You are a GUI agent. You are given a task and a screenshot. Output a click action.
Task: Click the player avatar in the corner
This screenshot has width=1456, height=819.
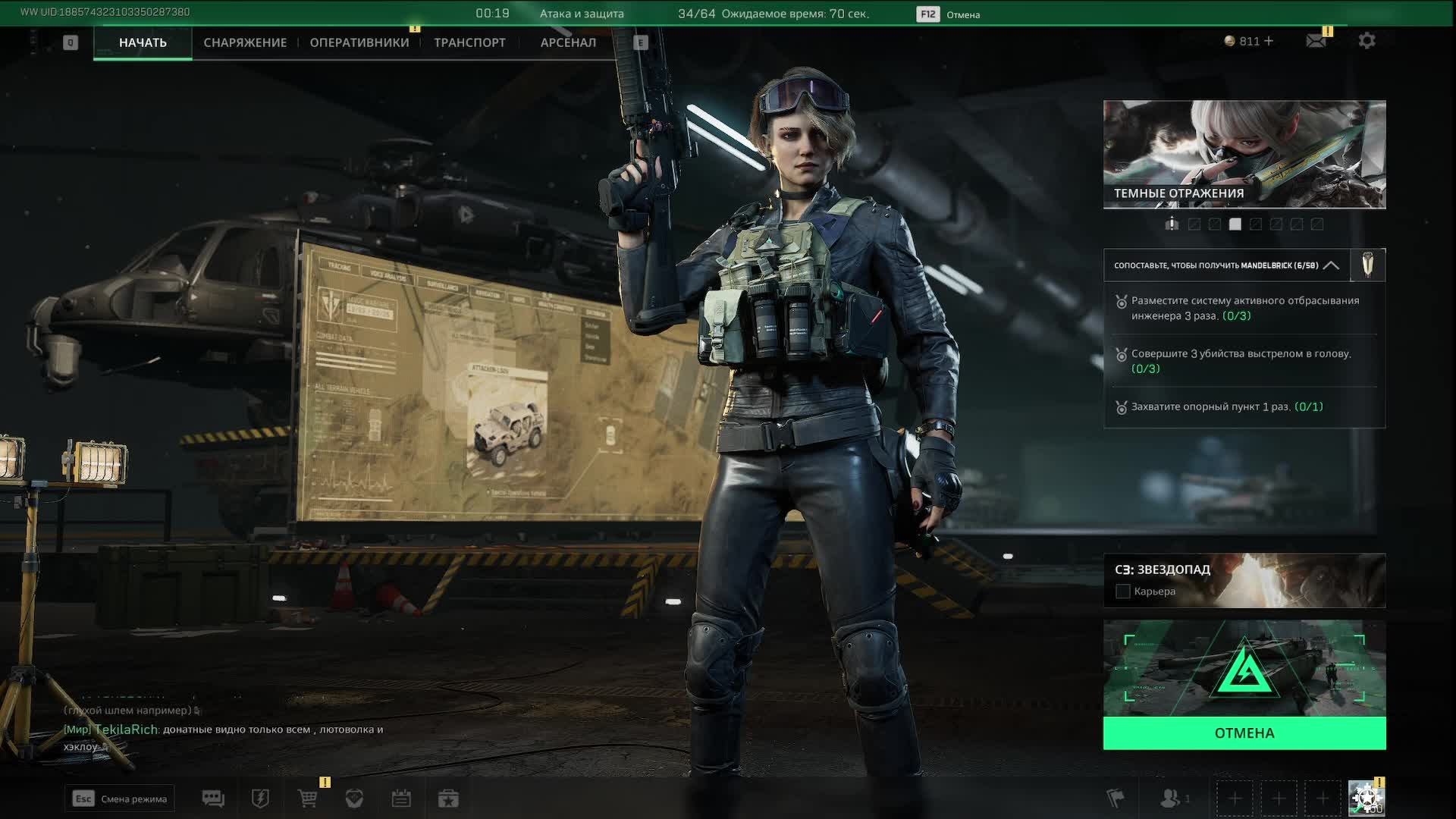pyautogui.click(x=1367, y=799)
